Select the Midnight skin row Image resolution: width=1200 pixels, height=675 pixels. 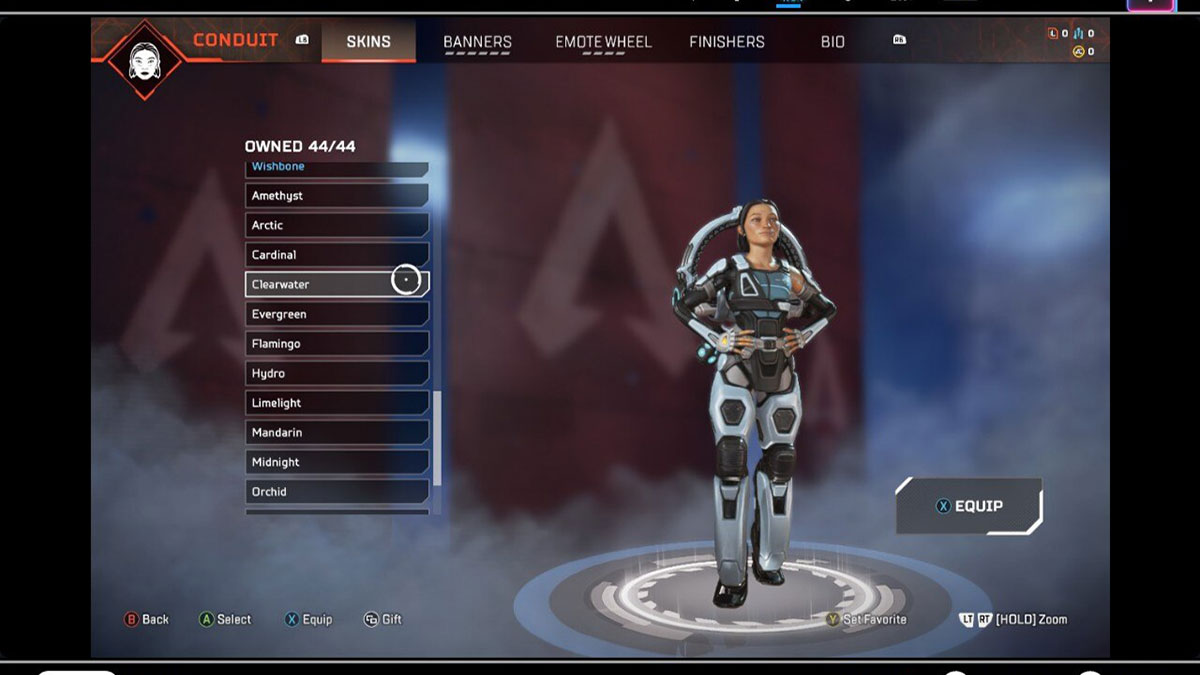(x=336, y=462)
